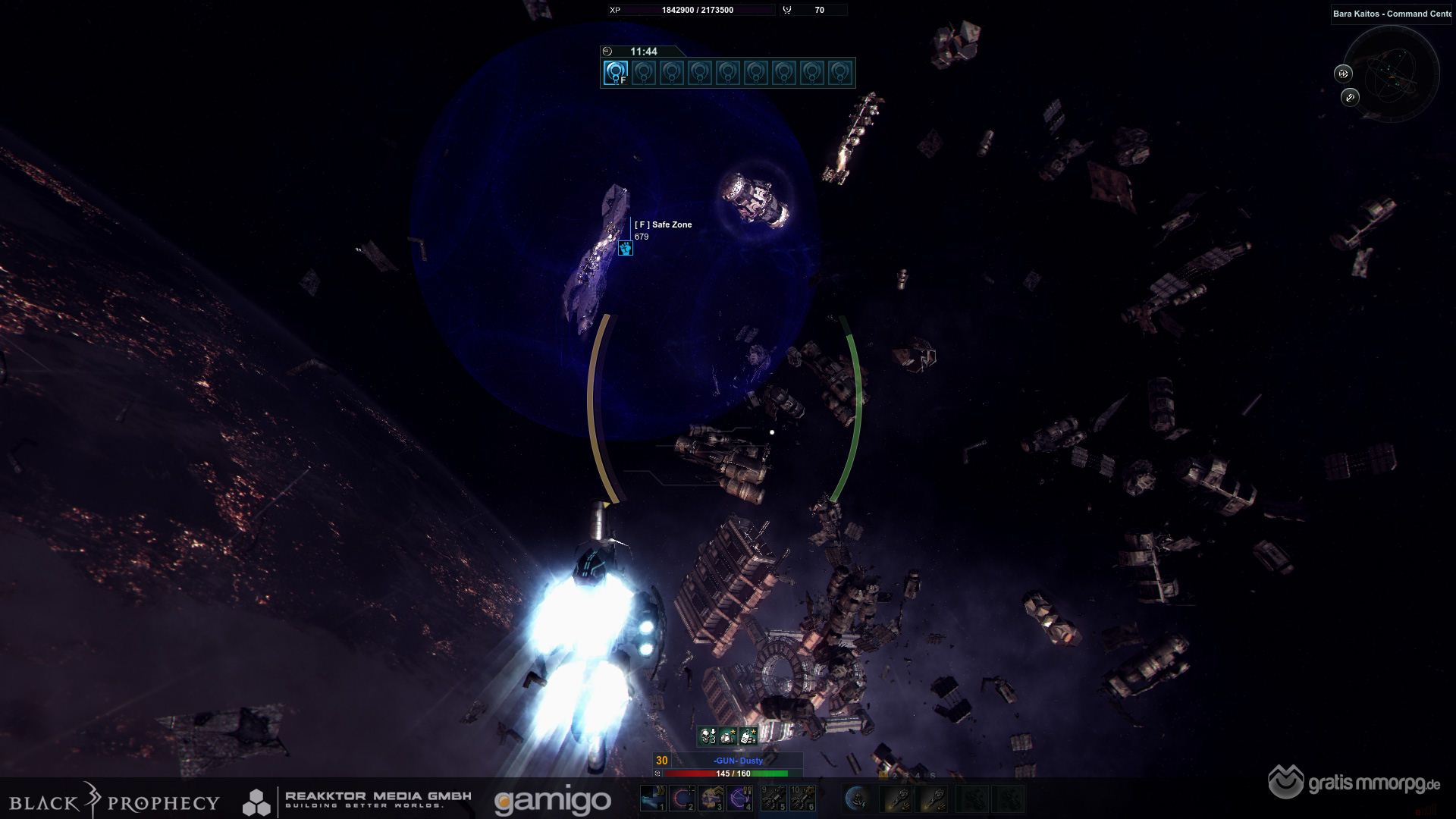Use the gold chevron ability in slot 3
Image resolution: width=1456 pixels, height=819 pixels.
(711, 798)
